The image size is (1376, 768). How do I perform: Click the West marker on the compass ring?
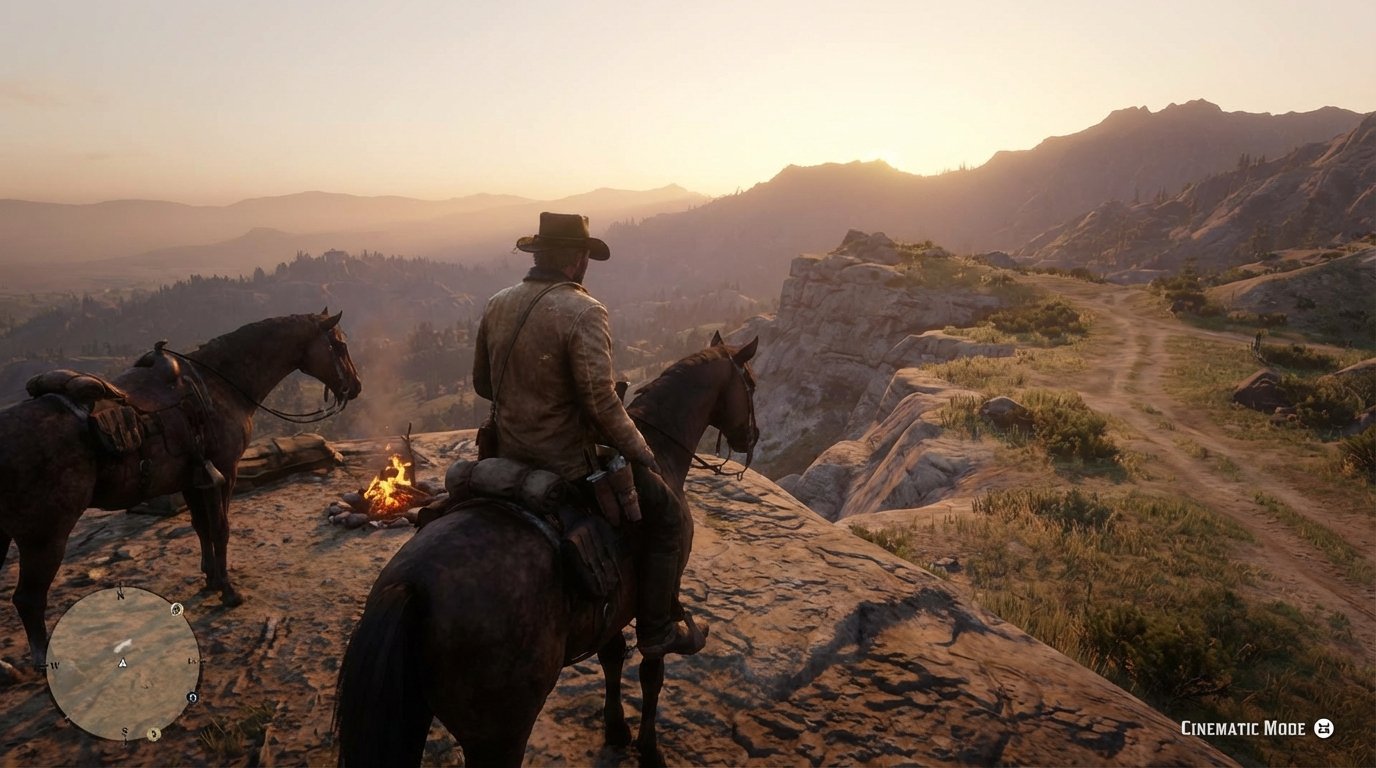(55, 665)
